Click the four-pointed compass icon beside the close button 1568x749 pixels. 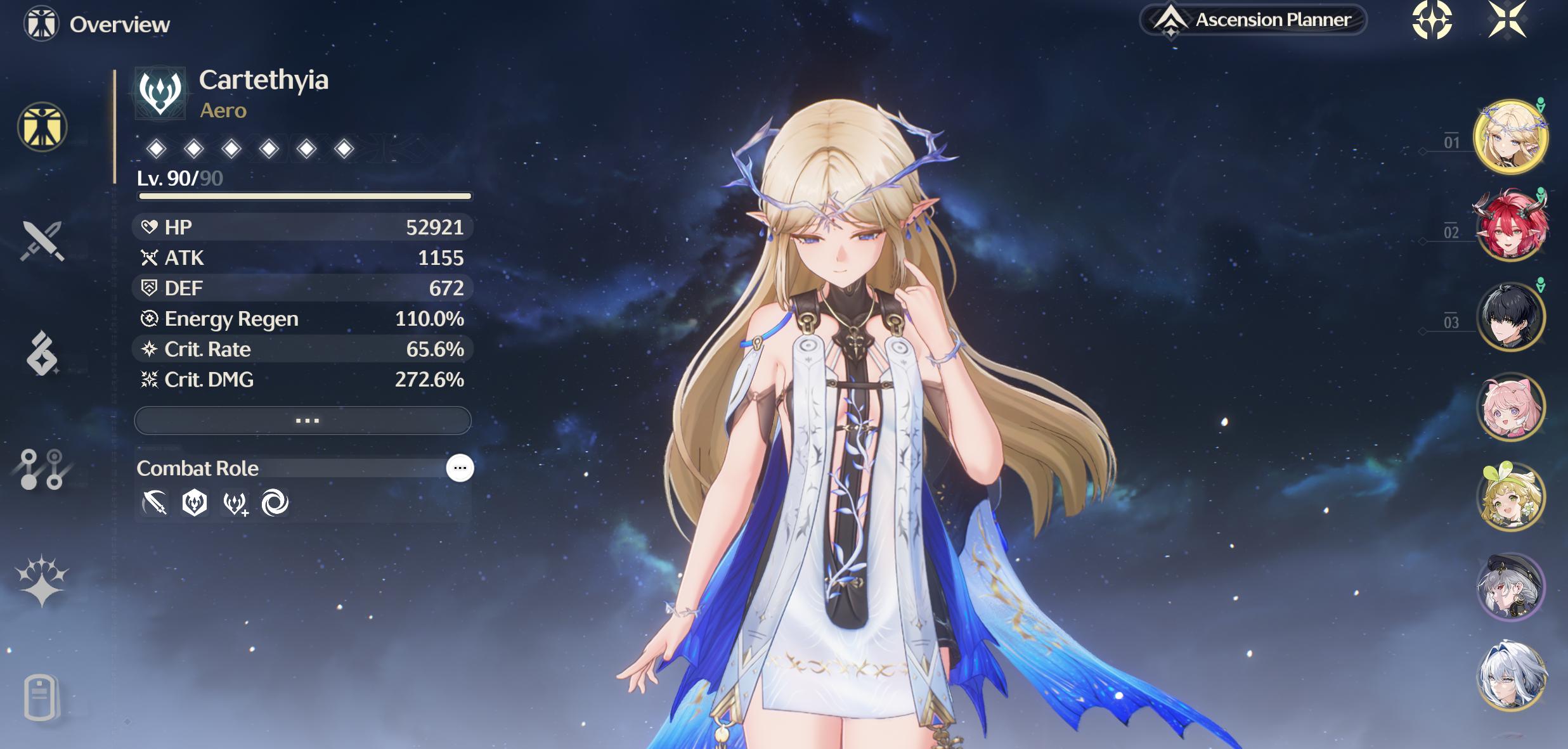(1432, 20)
